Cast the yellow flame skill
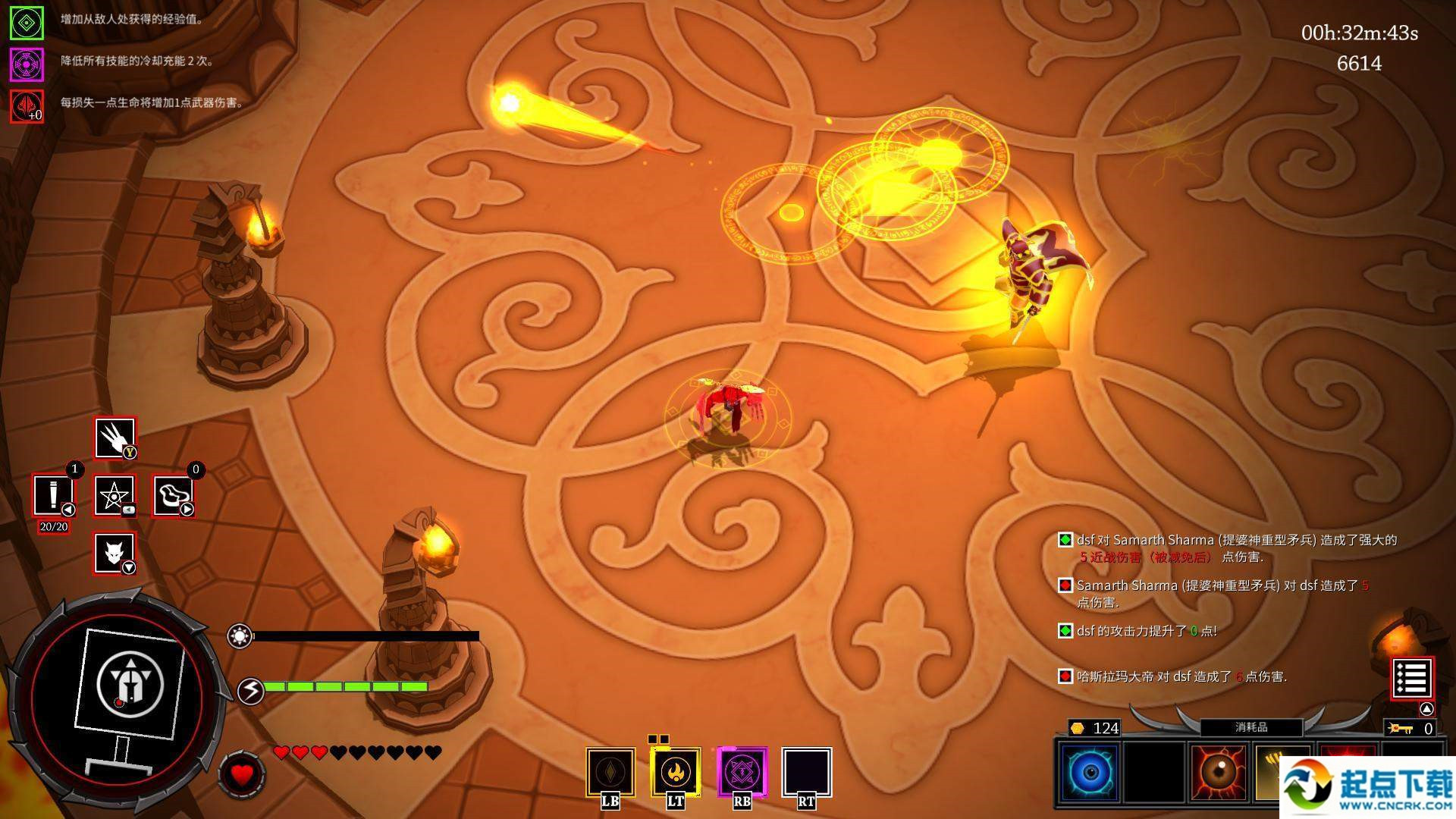Viewport: 1456px width, 819px height. pyautogui.click(x=675, y=773)
